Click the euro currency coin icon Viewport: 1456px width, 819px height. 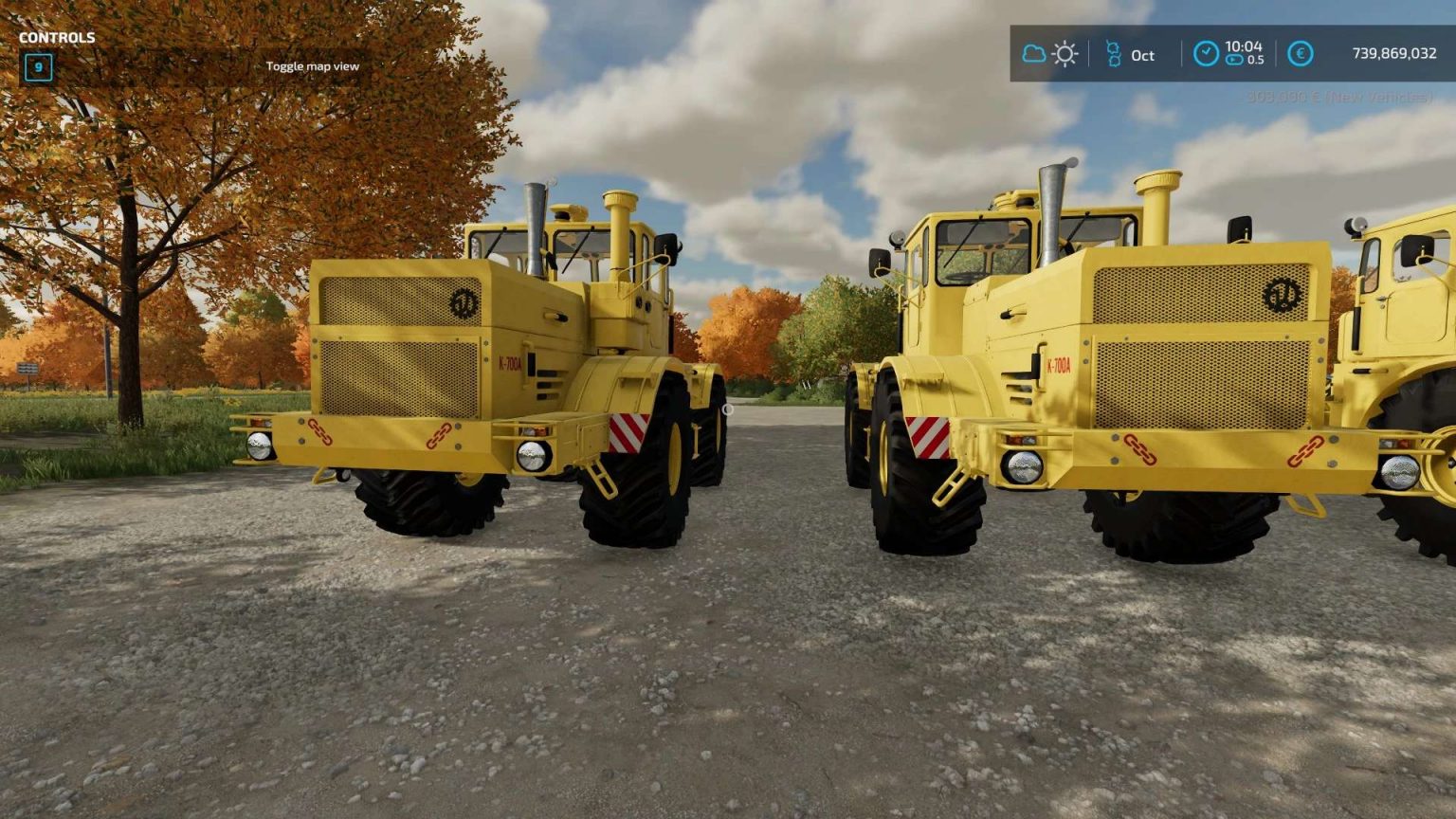point(1301,55)
